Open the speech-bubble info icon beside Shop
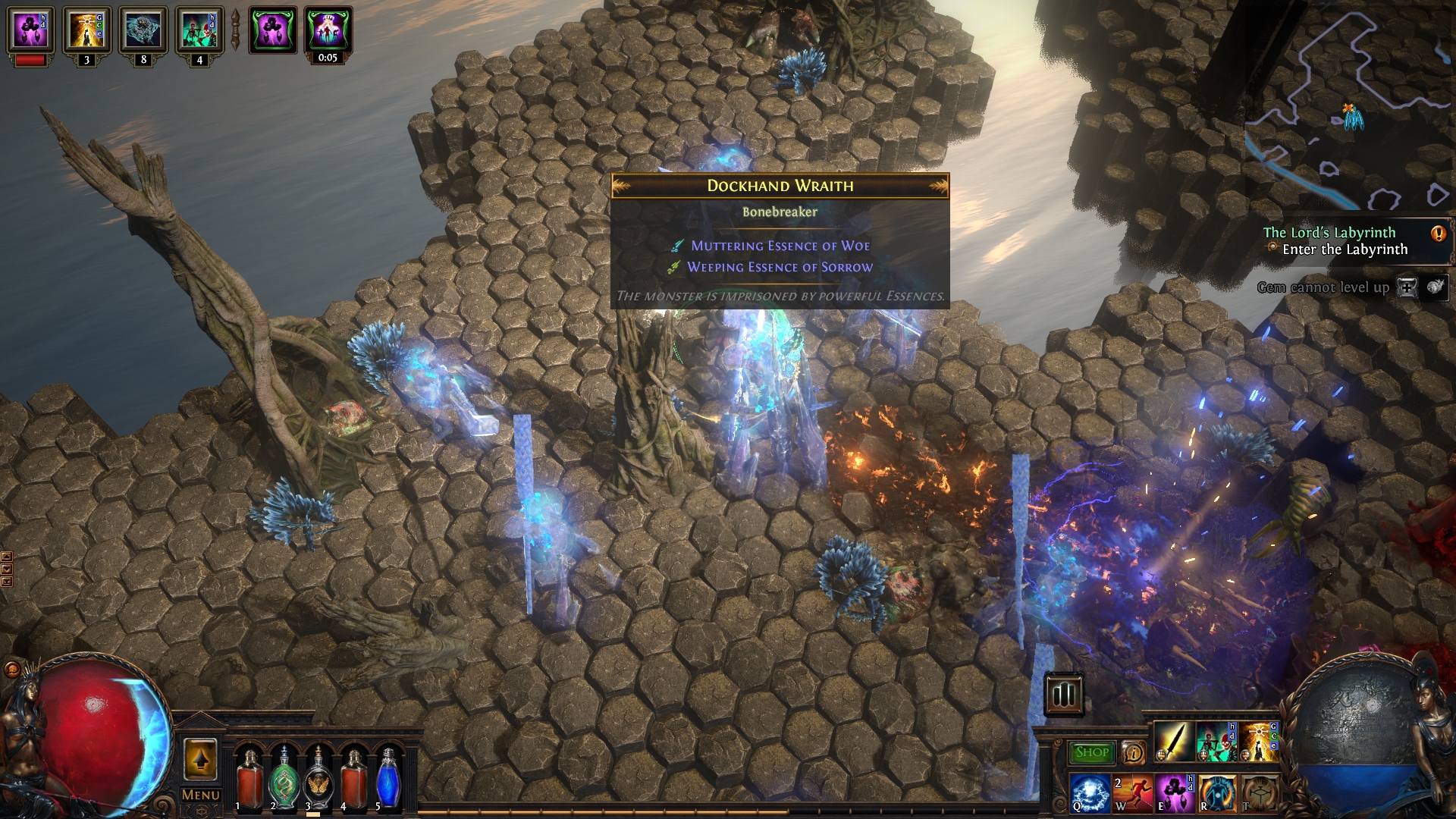Viewport: 1456px width, 819px height. tap(1133, 752)
